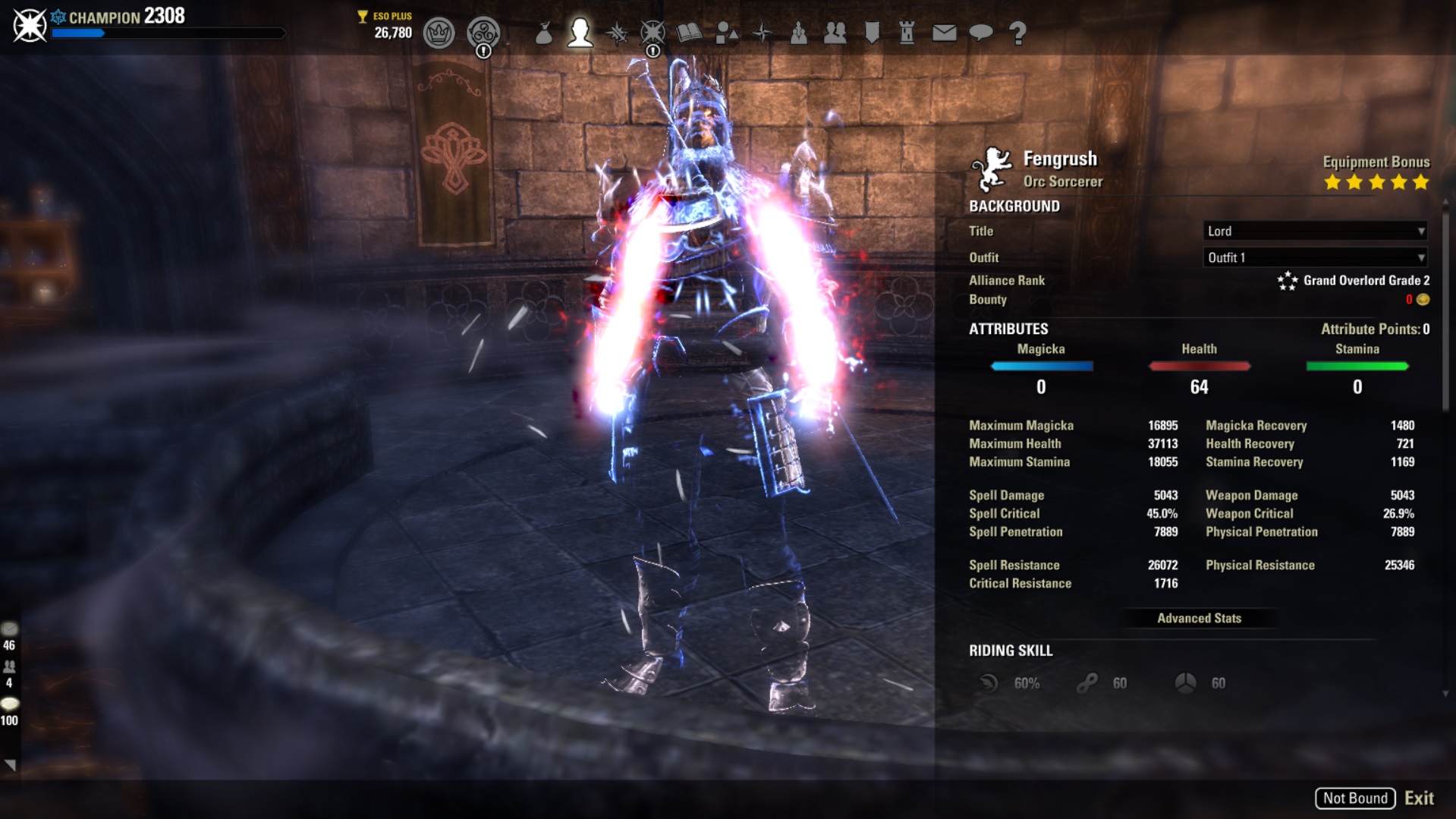Screen dimensions: 1456x819
Task: Open the Guilds banner icon
Action: point(872,33)
